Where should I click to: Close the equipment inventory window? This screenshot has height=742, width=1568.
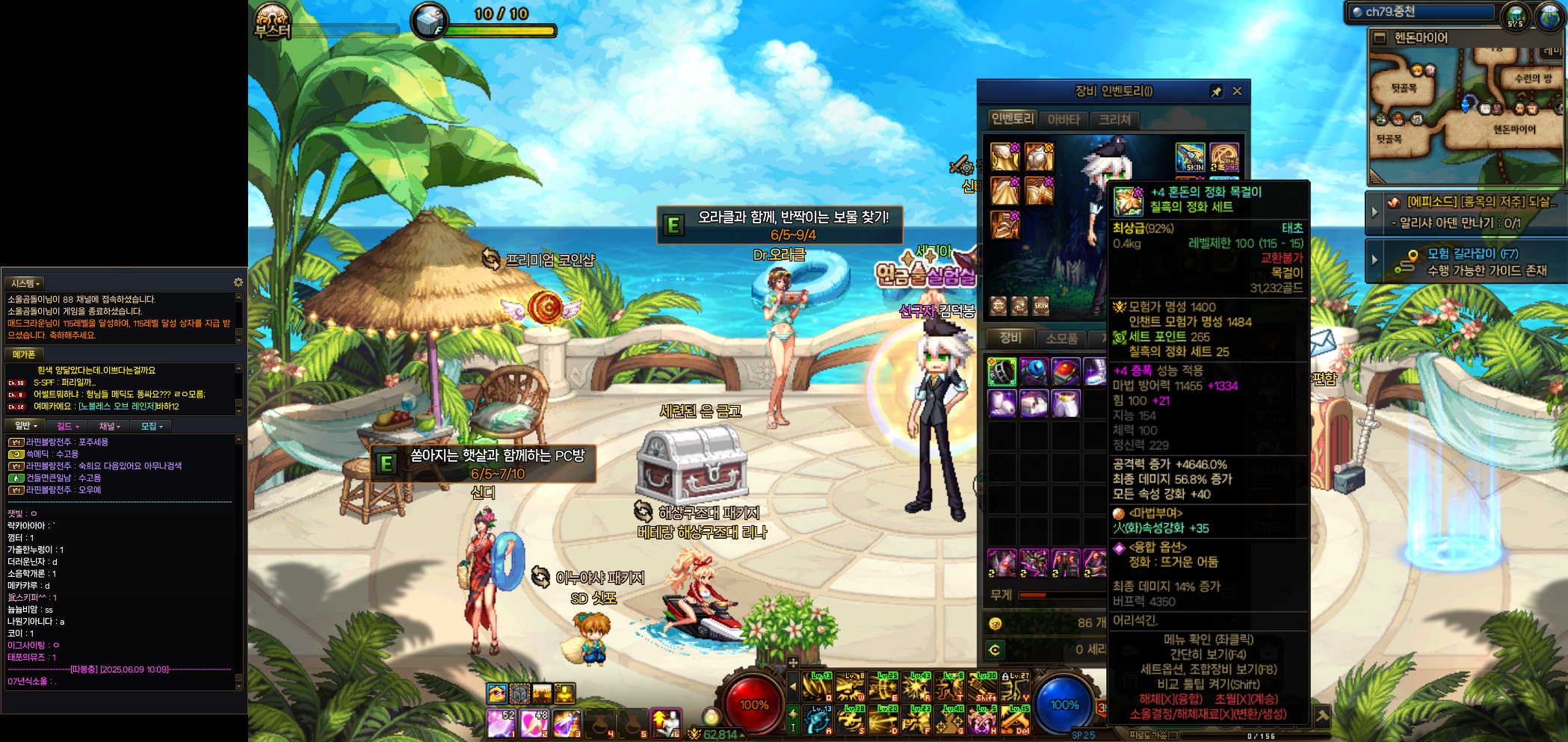1237,91
